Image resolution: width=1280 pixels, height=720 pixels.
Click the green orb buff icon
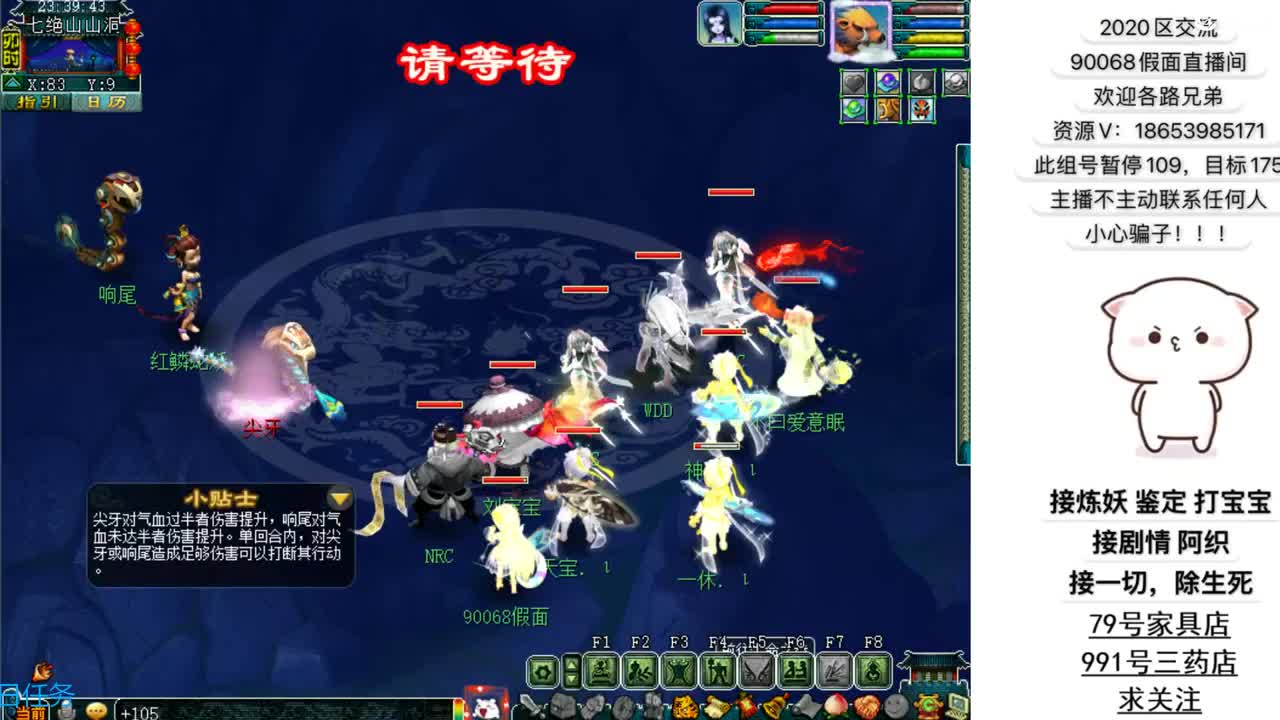coord(854,109)
